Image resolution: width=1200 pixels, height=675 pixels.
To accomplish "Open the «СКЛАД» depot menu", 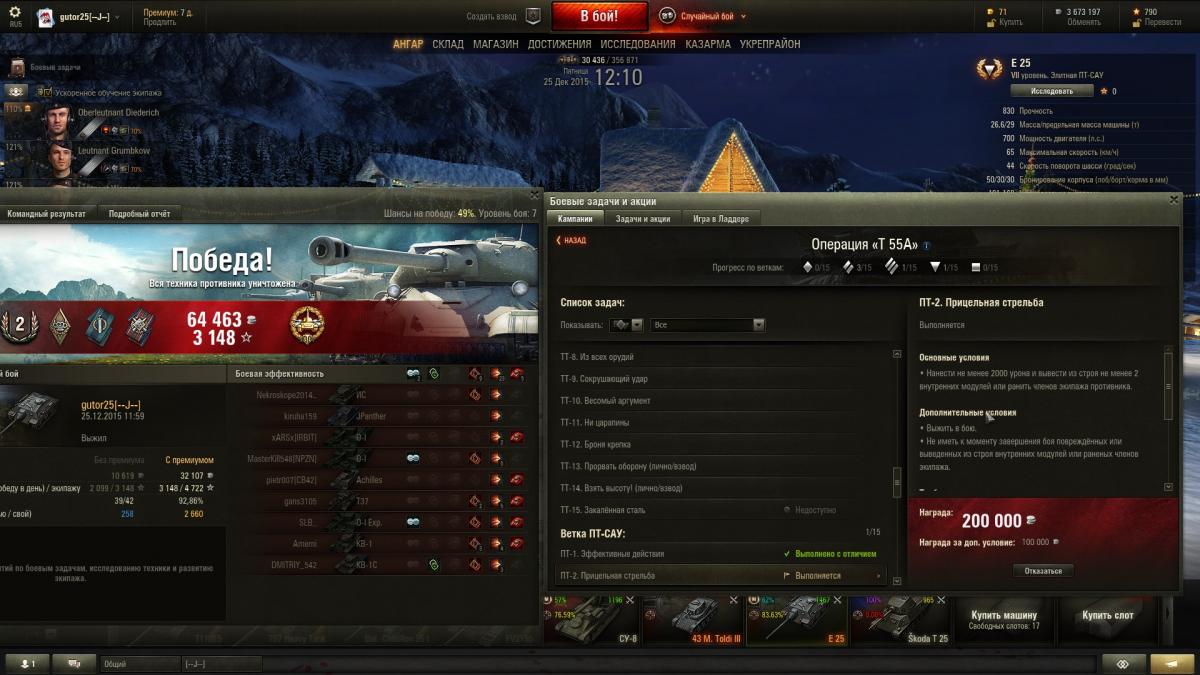I will point(447,44).
